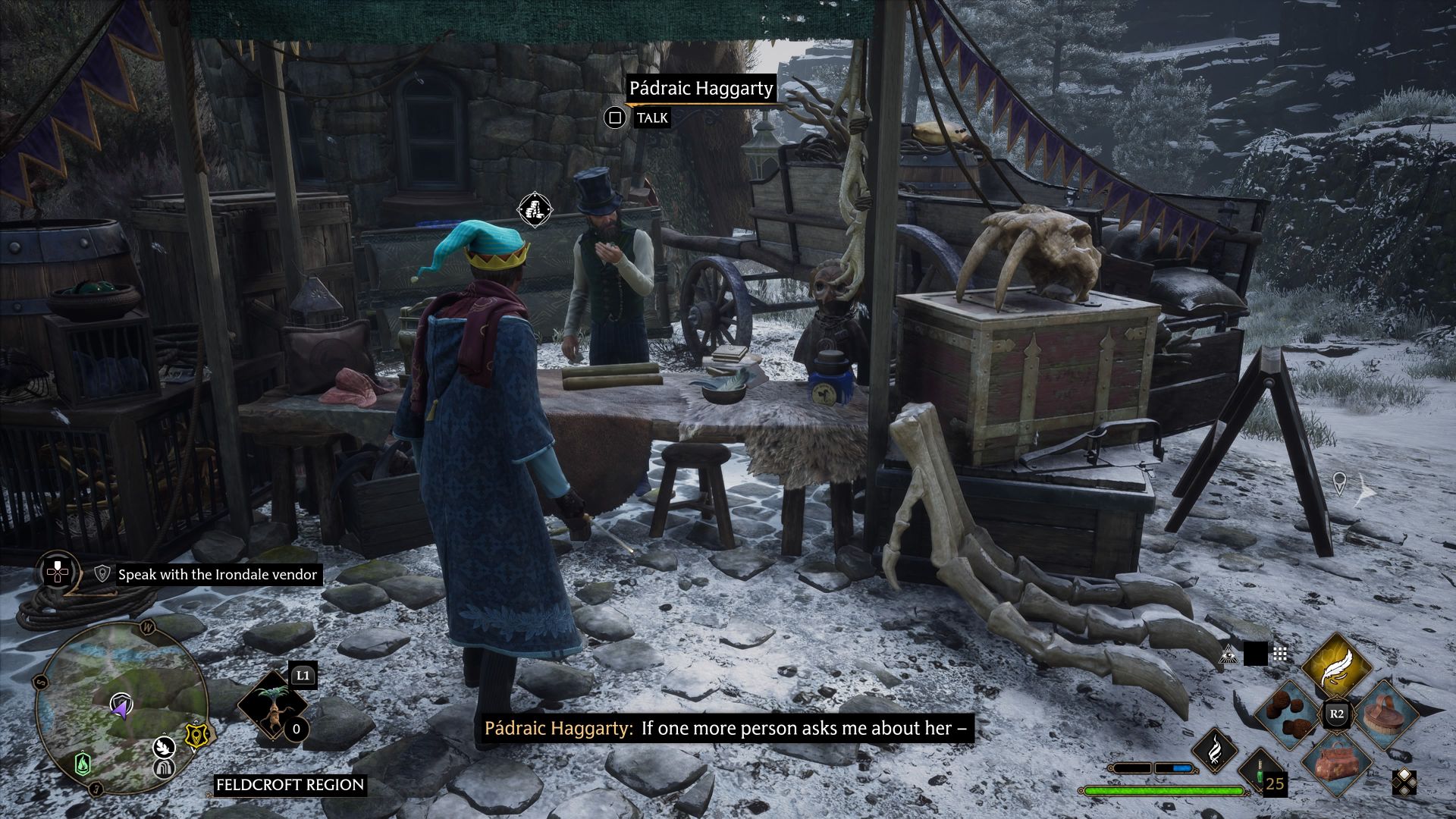Select the Pádraic Haggarty nameplate
Viewport: 1456px width, 819px height.
click(x=701, y=89)
